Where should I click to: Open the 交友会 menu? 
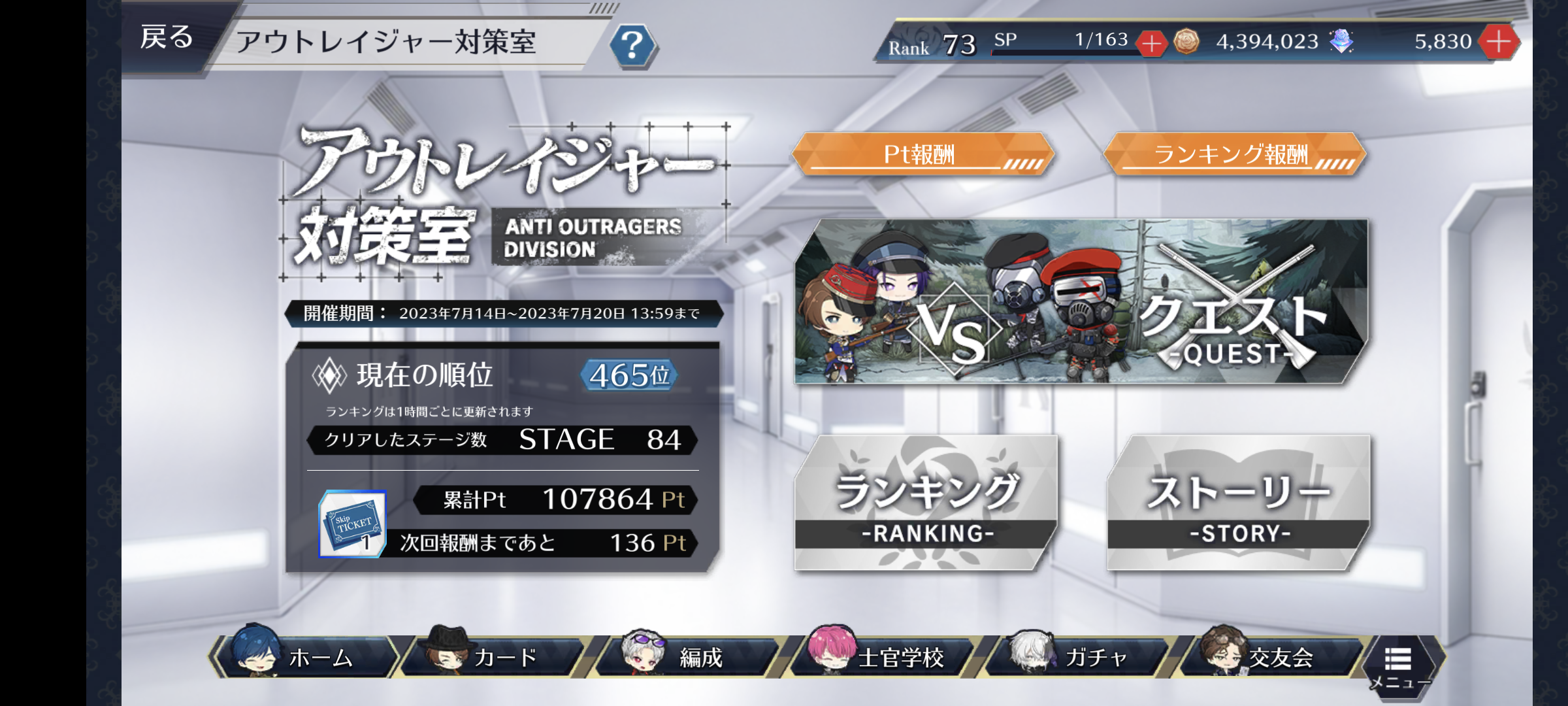tap(1270, 656)
